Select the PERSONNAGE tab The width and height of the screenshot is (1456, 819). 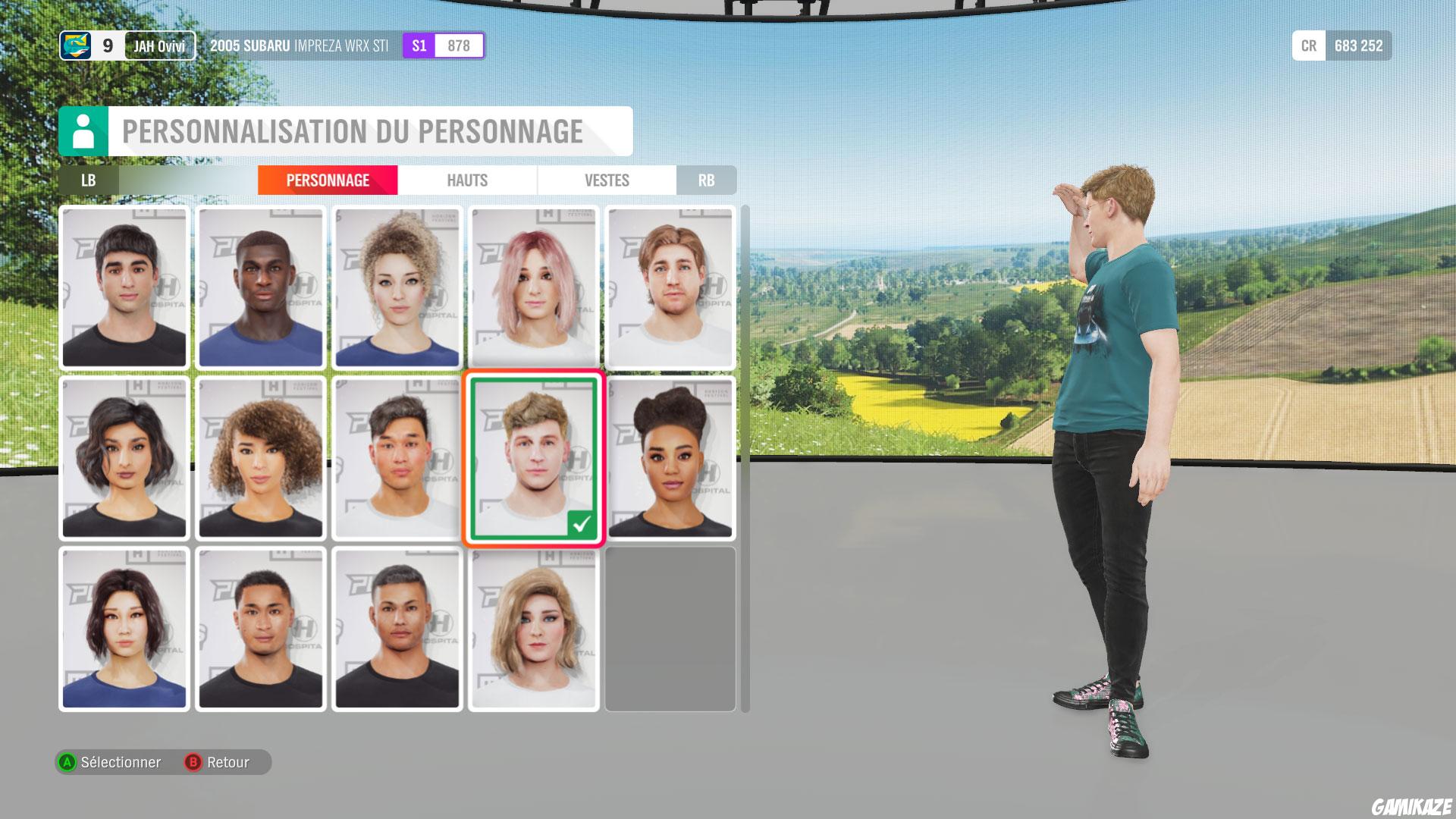tap(327, 180)
